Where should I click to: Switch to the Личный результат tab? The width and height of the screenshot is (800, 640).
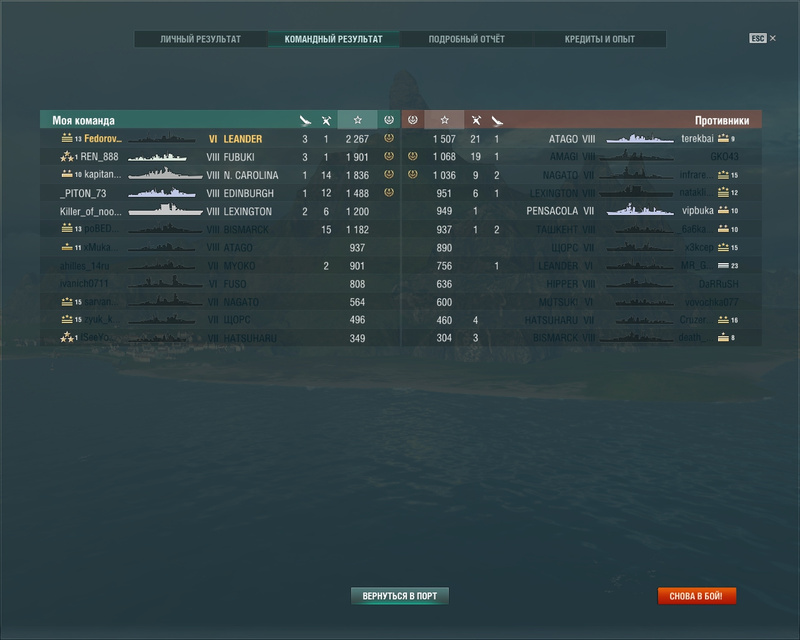click(x=201, y=40)
